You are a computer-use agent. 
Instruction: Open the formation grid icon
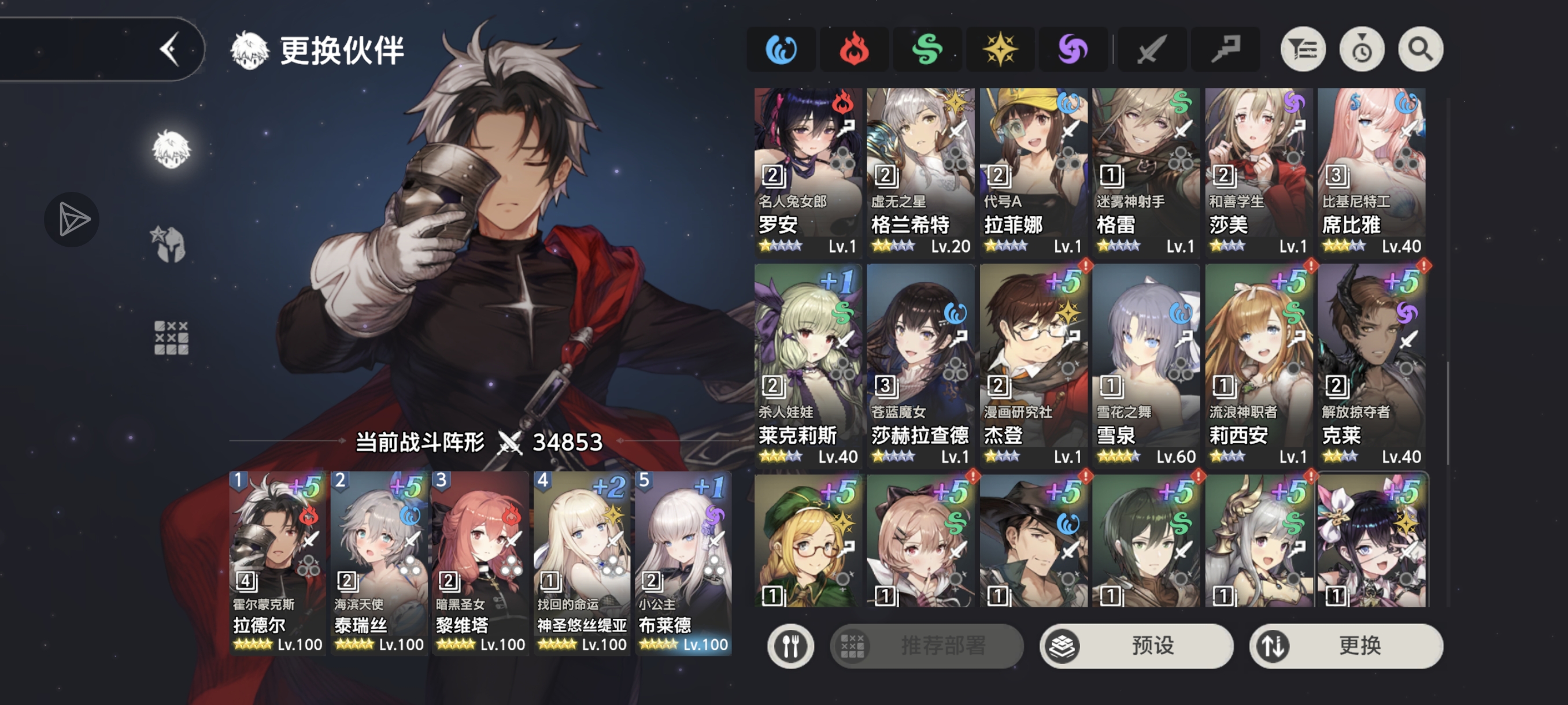pyautogui.click(x=171, y=337)
